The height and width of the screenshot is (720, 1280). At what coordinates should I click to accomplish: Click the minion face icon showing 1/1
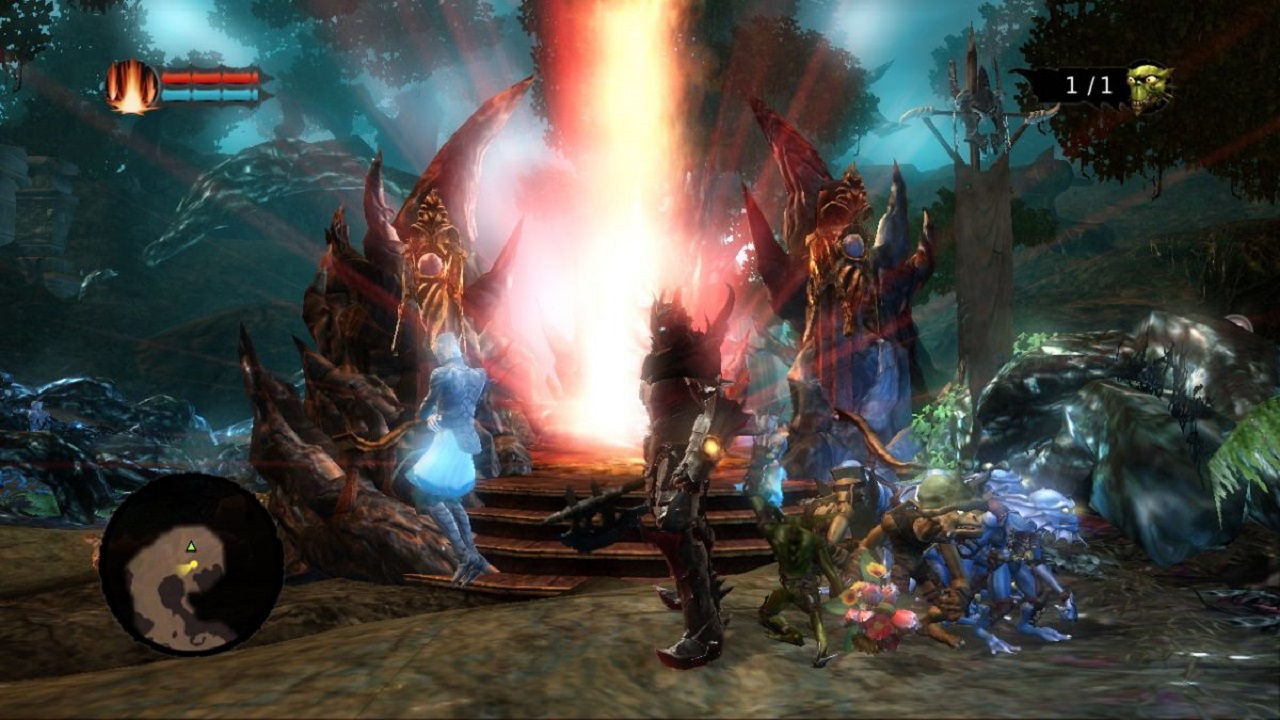[x=1147, y=85]
